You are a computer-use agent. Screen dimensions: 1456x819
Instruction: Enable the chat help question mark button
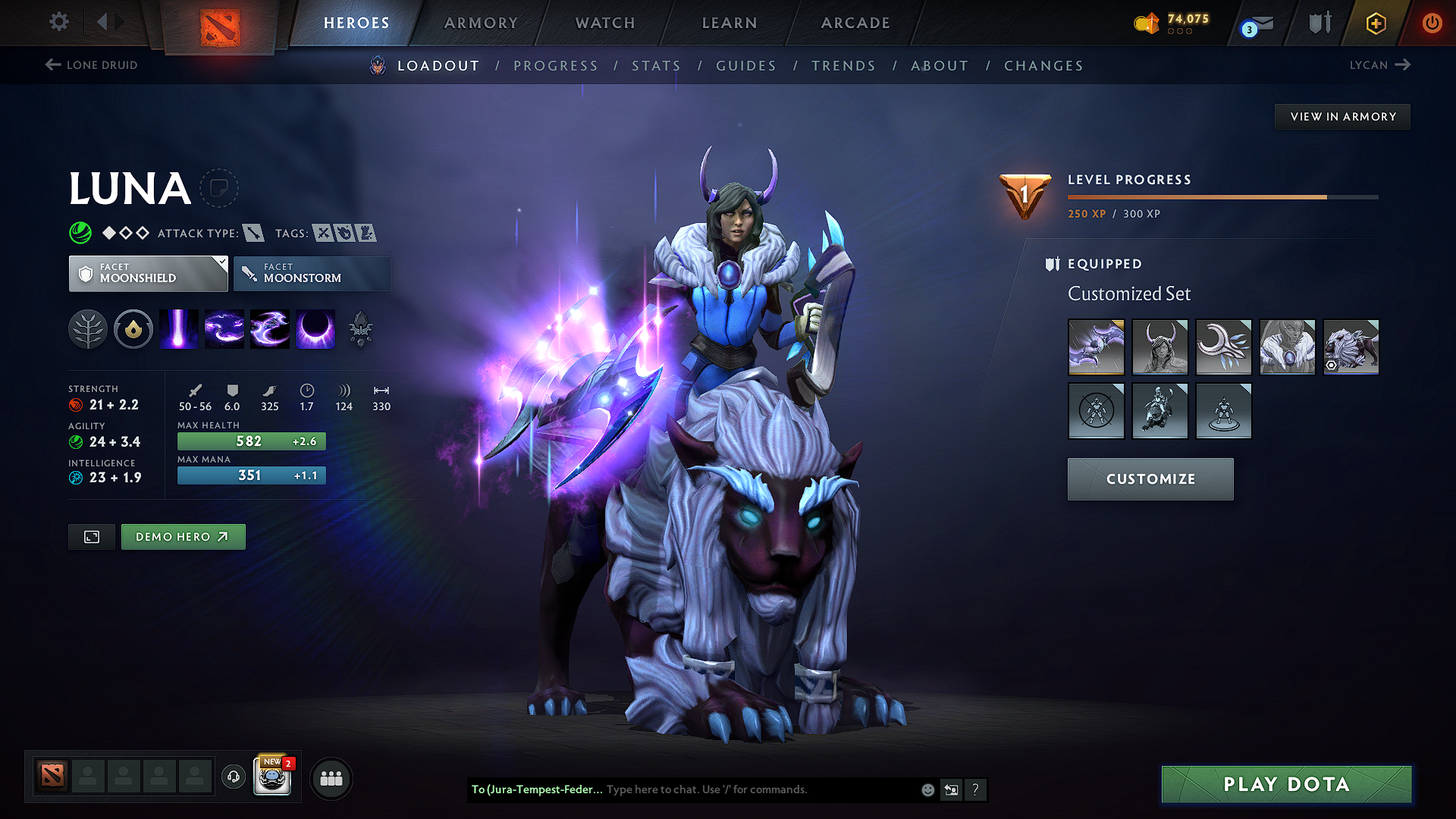976,789
